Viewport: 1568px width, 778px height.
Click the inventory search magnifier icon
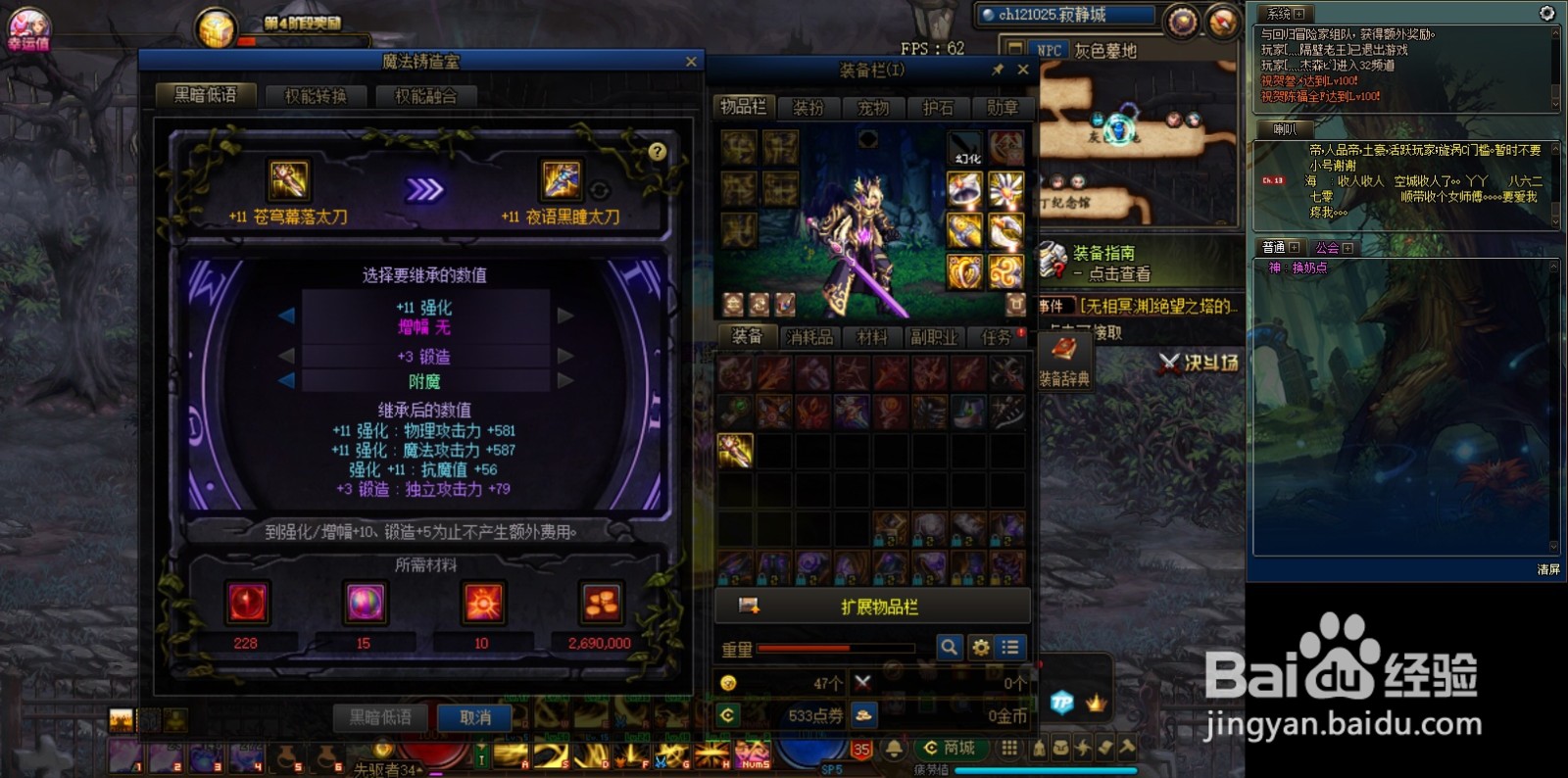[949, 648]
